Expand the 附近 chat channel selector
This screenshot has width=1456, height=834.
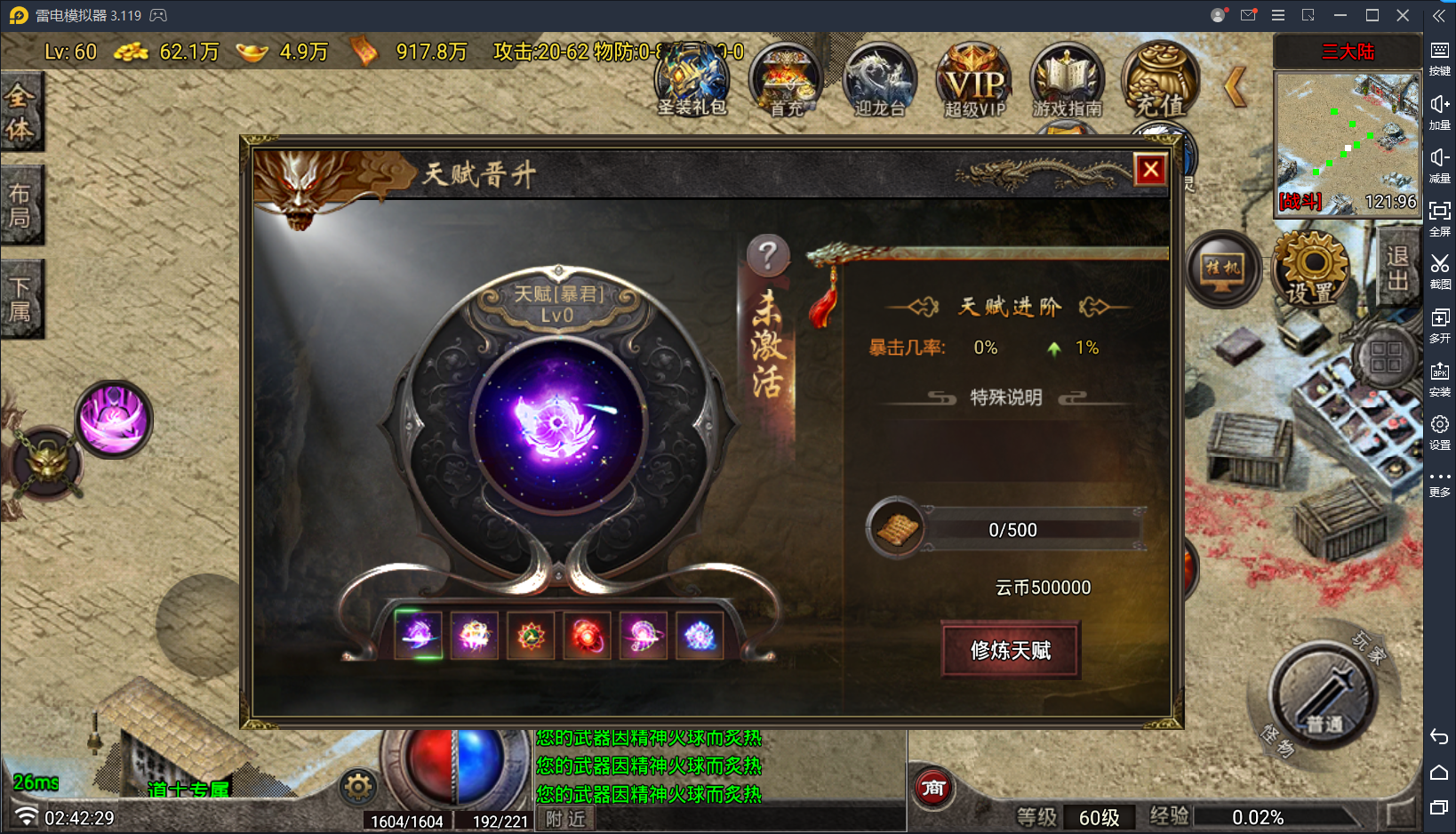pos(564,818)
